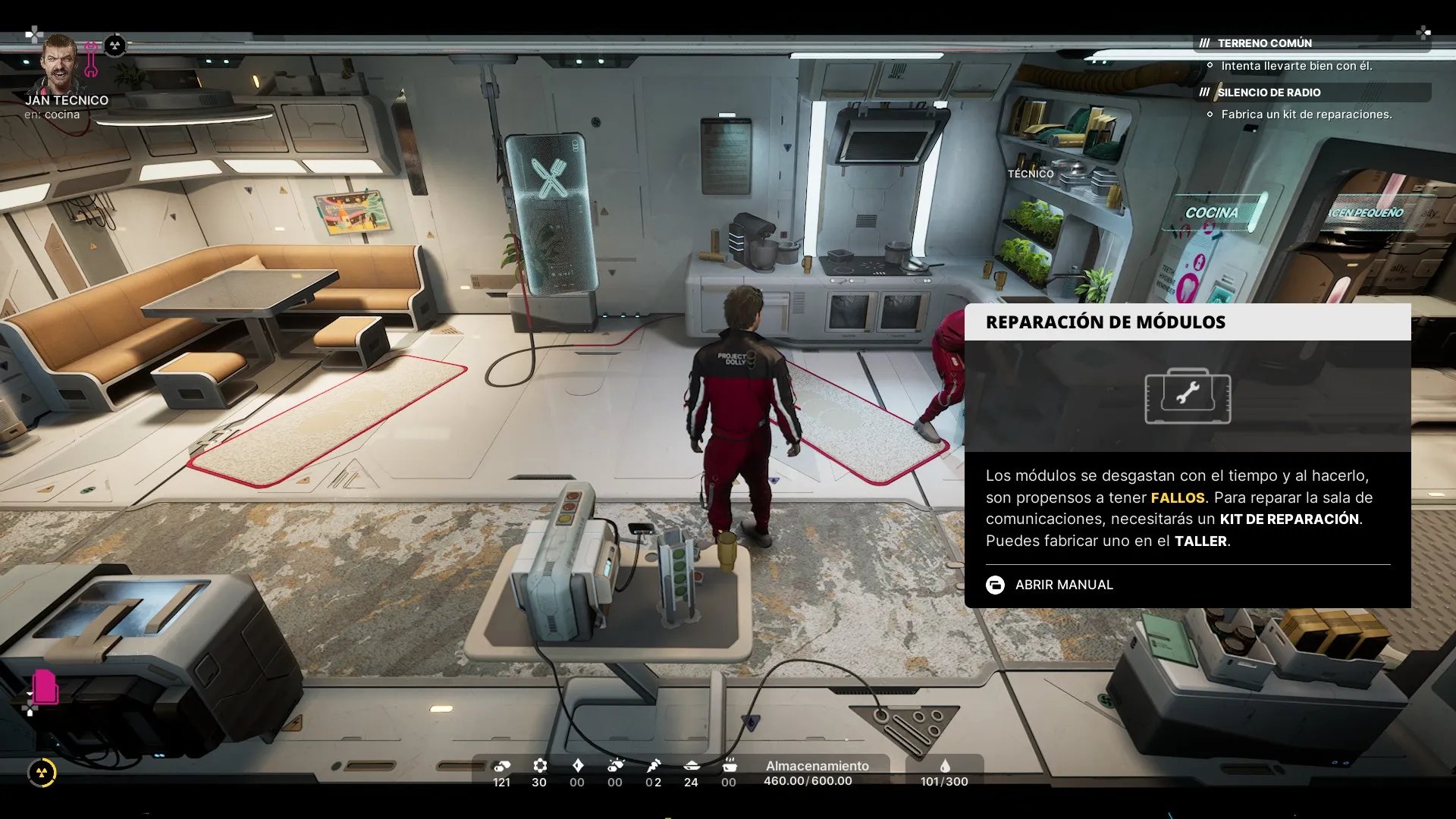Click the radiation icon beside the portrait
Image resolution: width=1456 pixels, height=819 pixels.
[x=115, y=45]
